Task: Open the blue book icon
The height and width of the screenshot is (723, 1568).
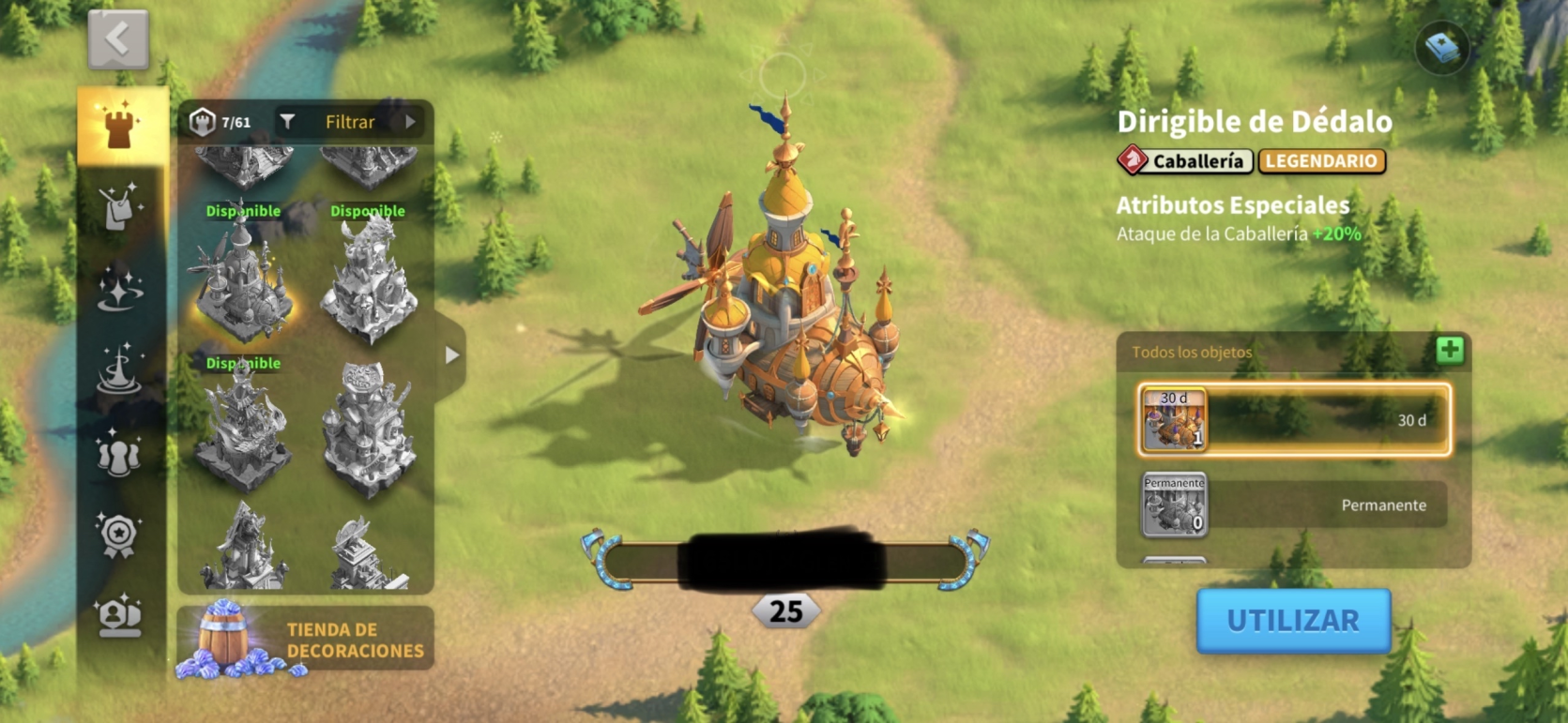Action: tap(1442, 48)
